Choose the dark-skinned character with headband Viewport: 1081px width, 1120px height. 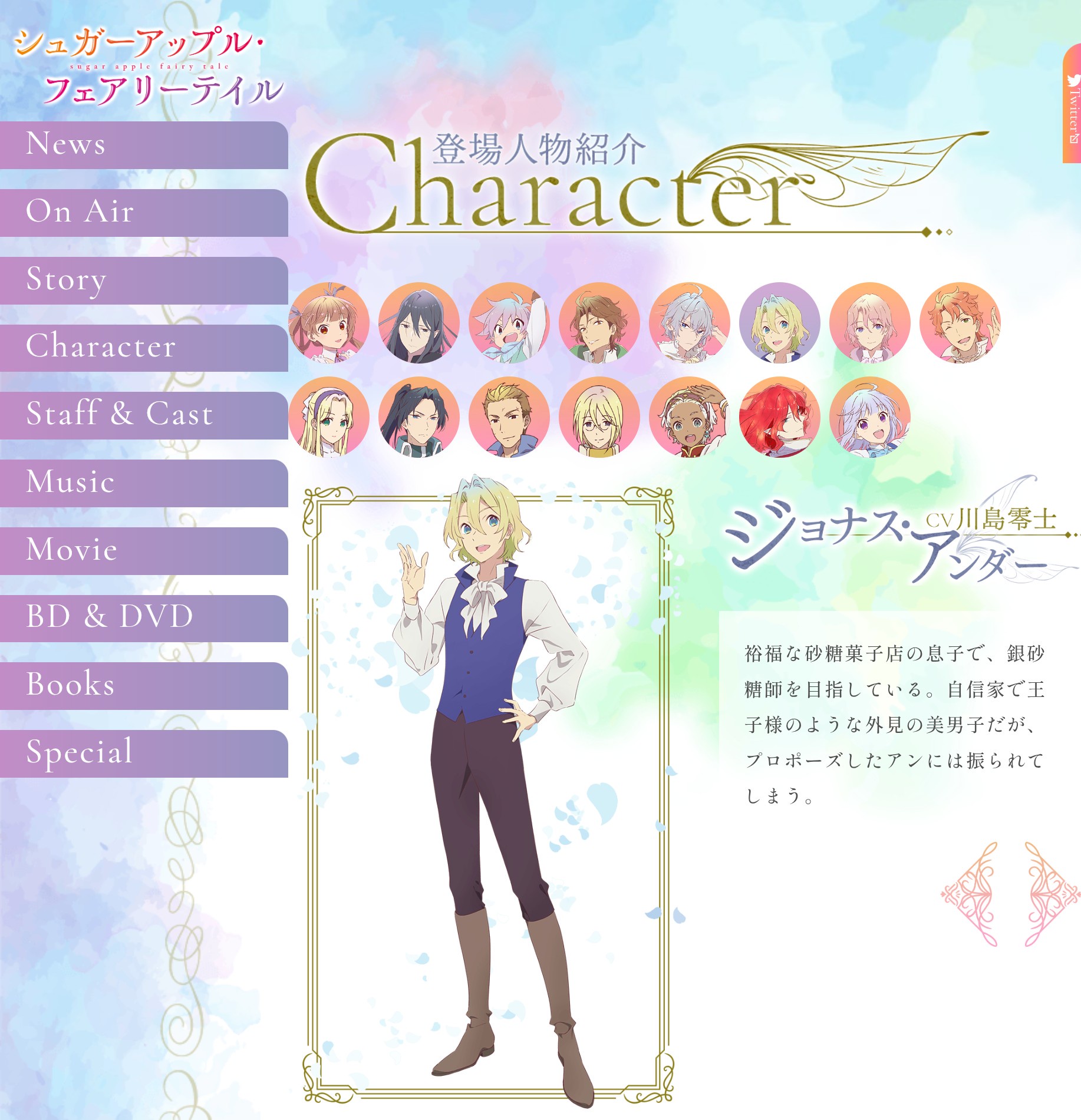coord(689,417)
